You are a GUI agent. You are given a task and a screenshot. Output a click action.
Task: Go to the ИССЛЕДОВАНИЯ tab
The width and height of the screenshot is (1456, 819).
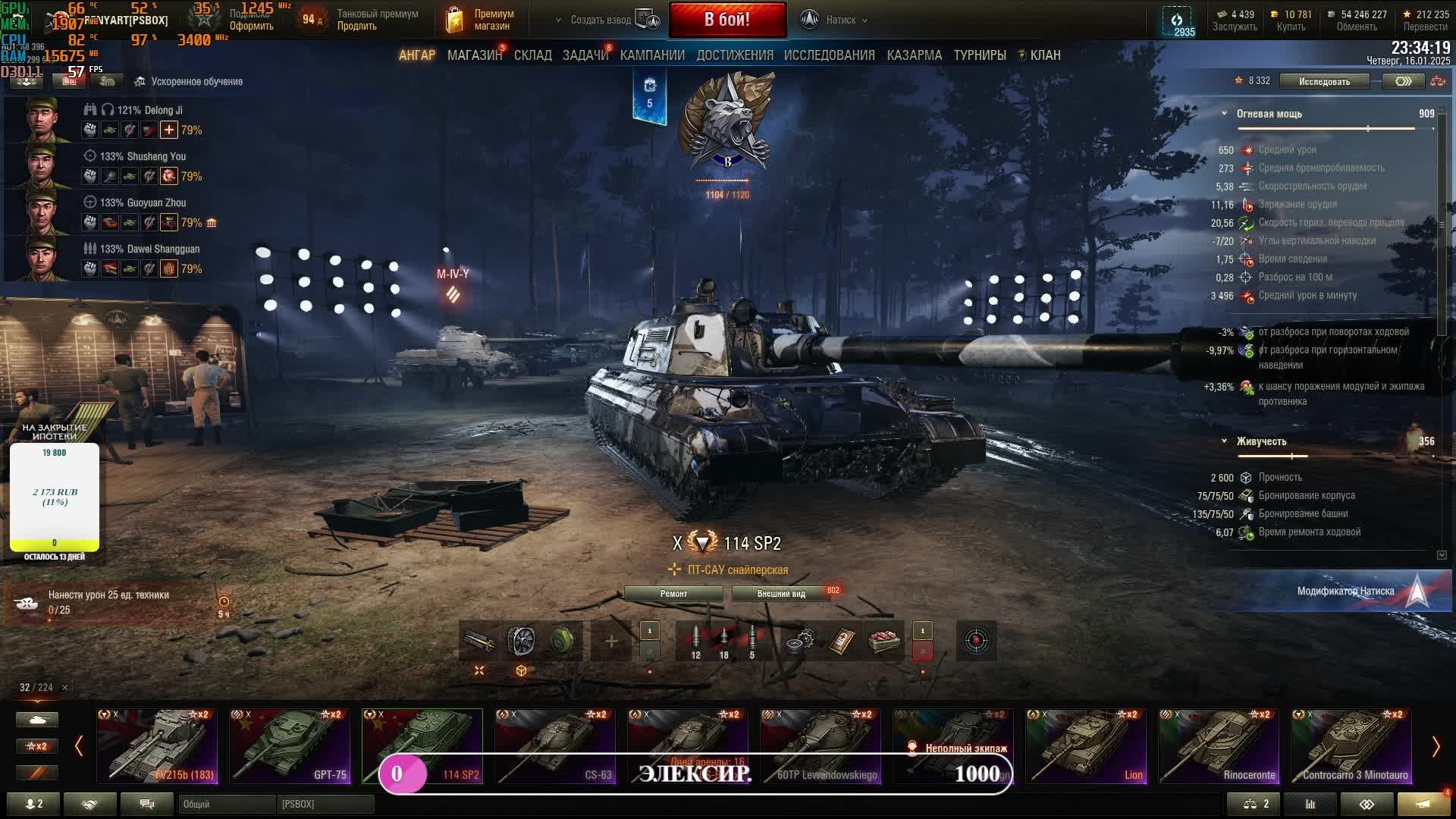(x=829, y=55)
